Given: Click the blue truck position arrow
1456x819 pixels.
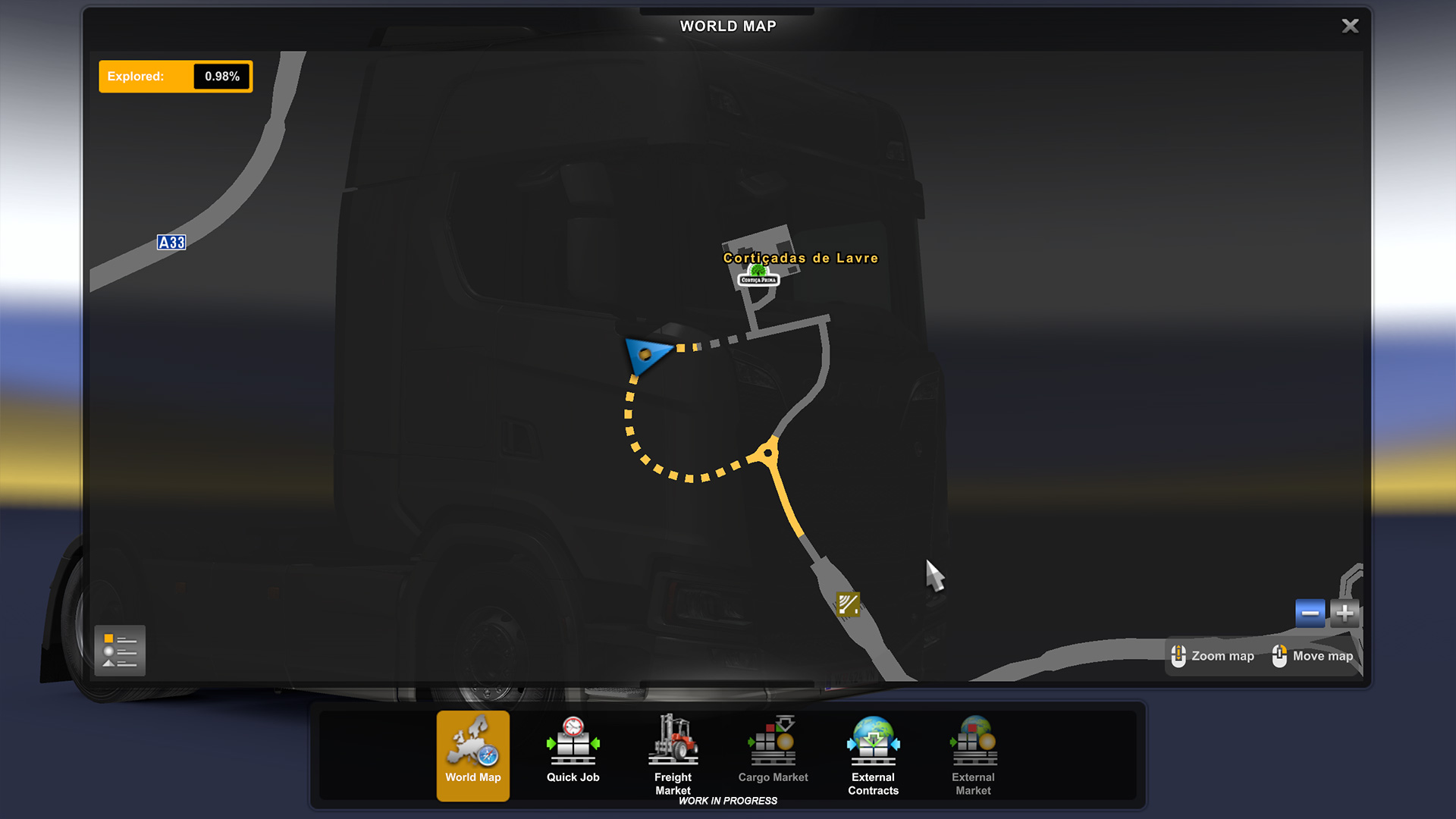Looking at the screenshot, I should tap(646, 354).
